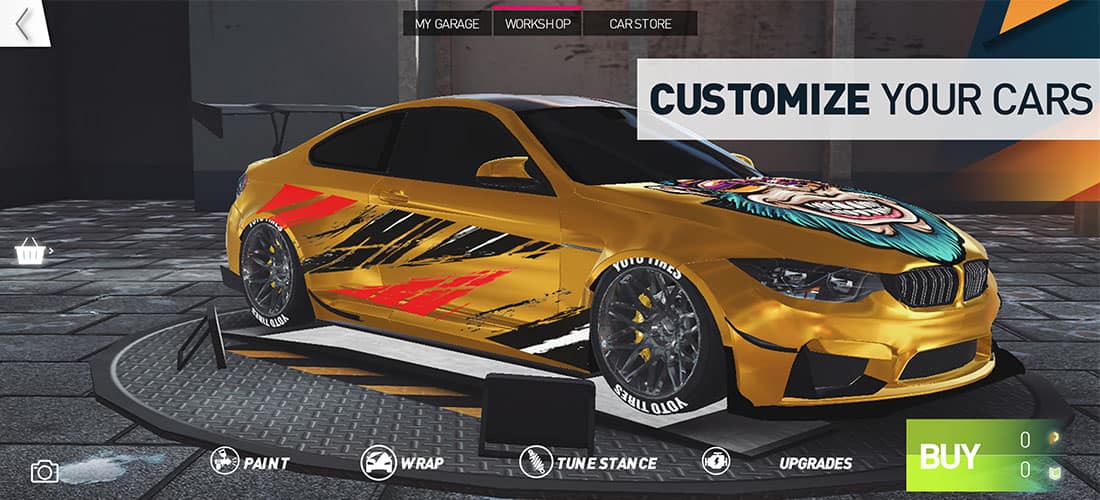The image size is (1100, 500).
Task: Tap the camera photo mode icon
Action: (45, 470)
